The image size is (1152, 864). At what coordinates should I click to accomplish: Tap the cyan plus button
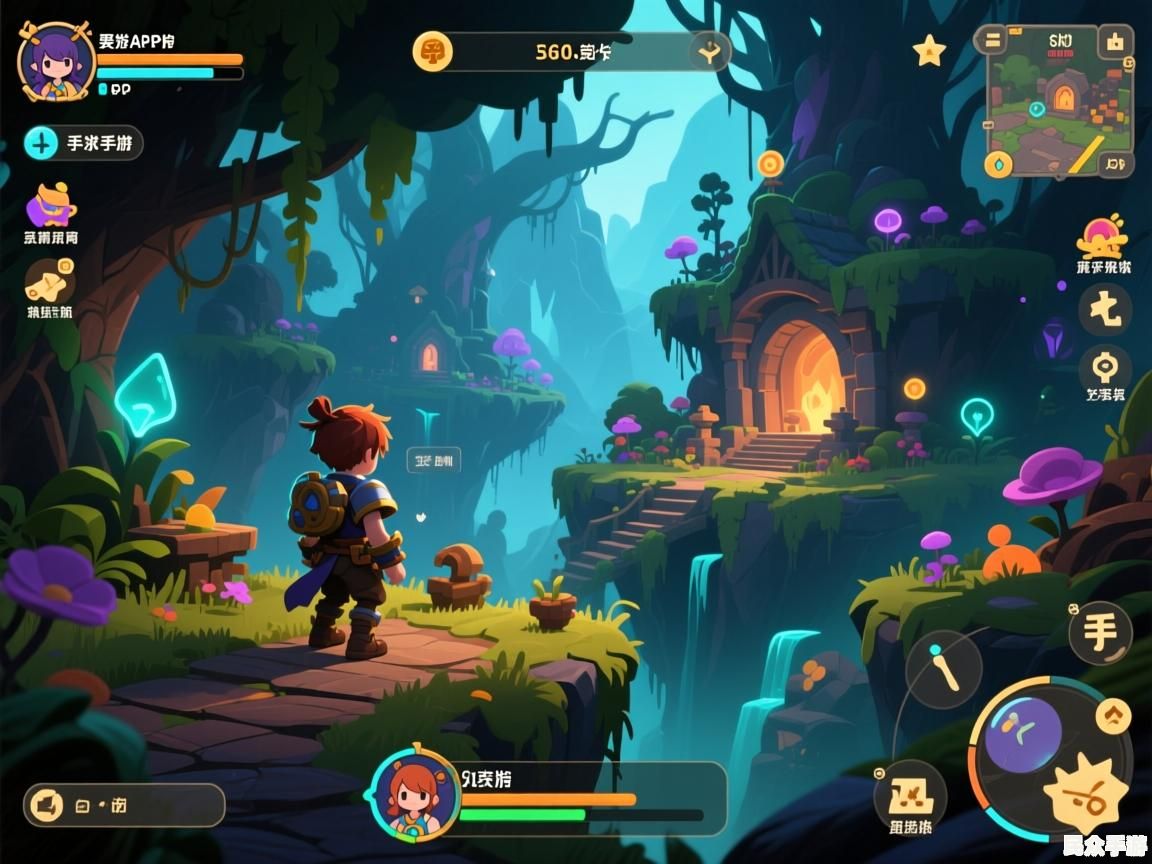pyautogui.click(x=41, y=143)
